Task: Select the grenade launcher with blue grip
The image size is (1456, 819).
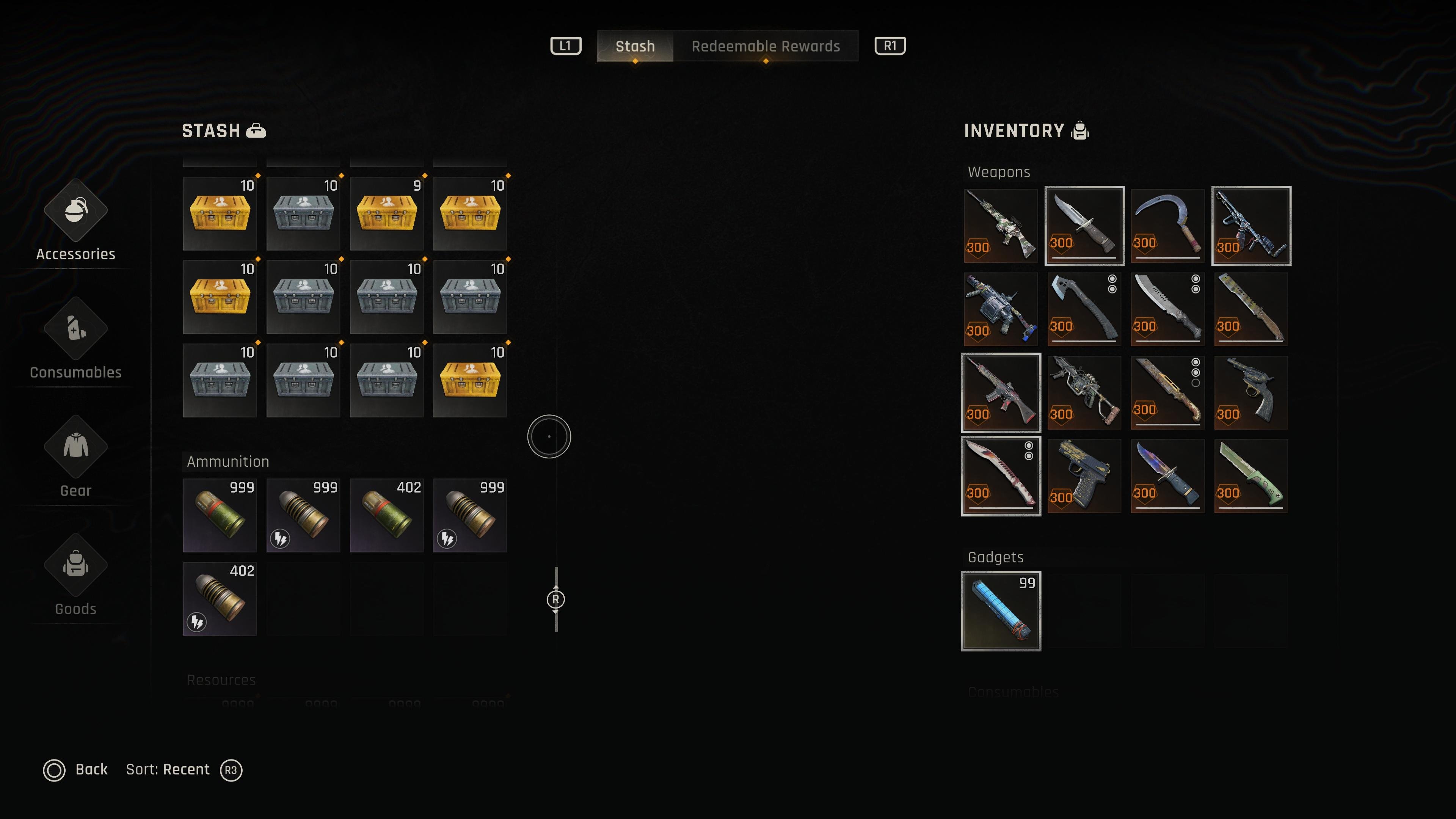Action: click(x=1001, y=309)
